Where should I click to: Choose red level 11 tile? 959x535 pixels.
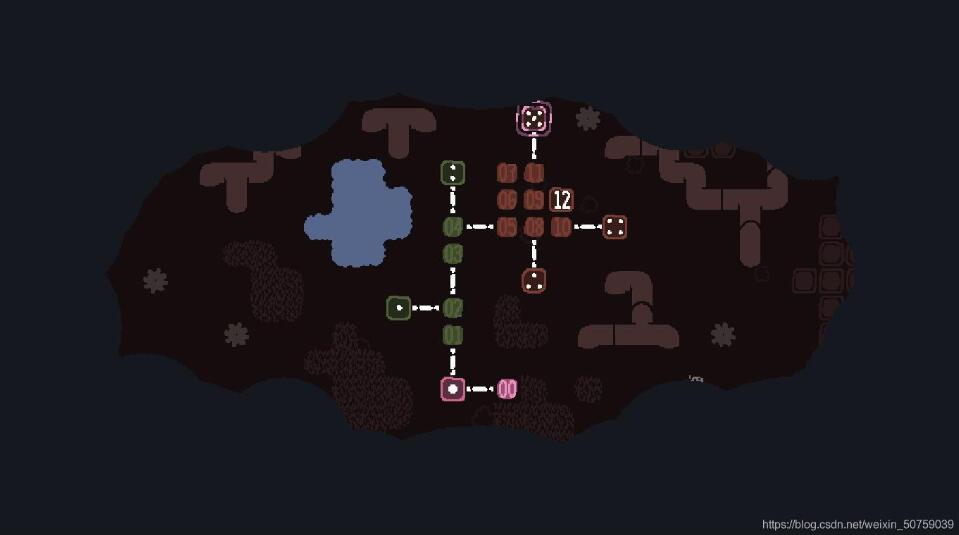click(x=534, y=173)
